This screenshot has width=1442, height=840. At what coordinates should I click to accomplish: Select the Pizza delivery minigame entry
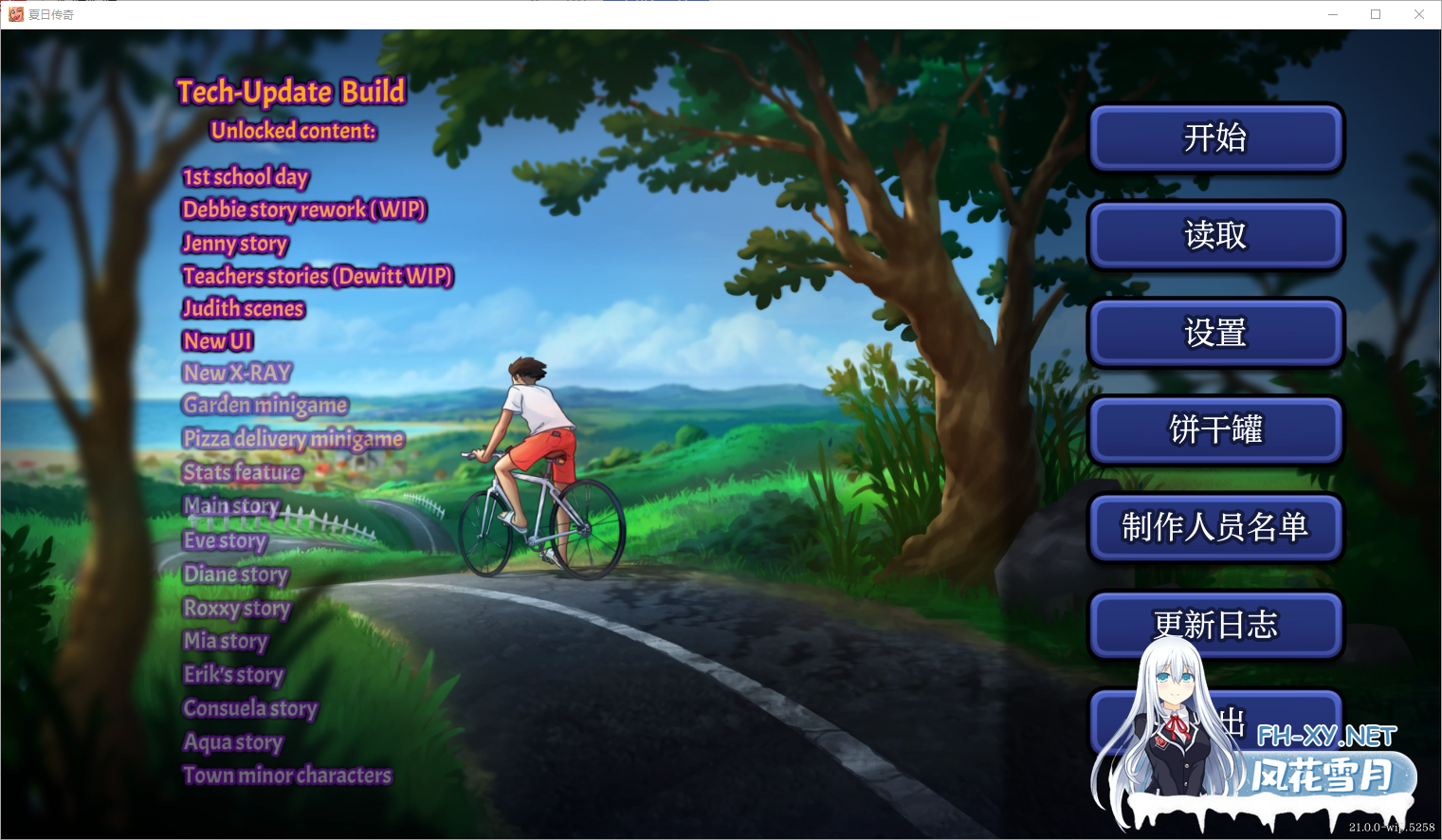click(x=293, y=439)
